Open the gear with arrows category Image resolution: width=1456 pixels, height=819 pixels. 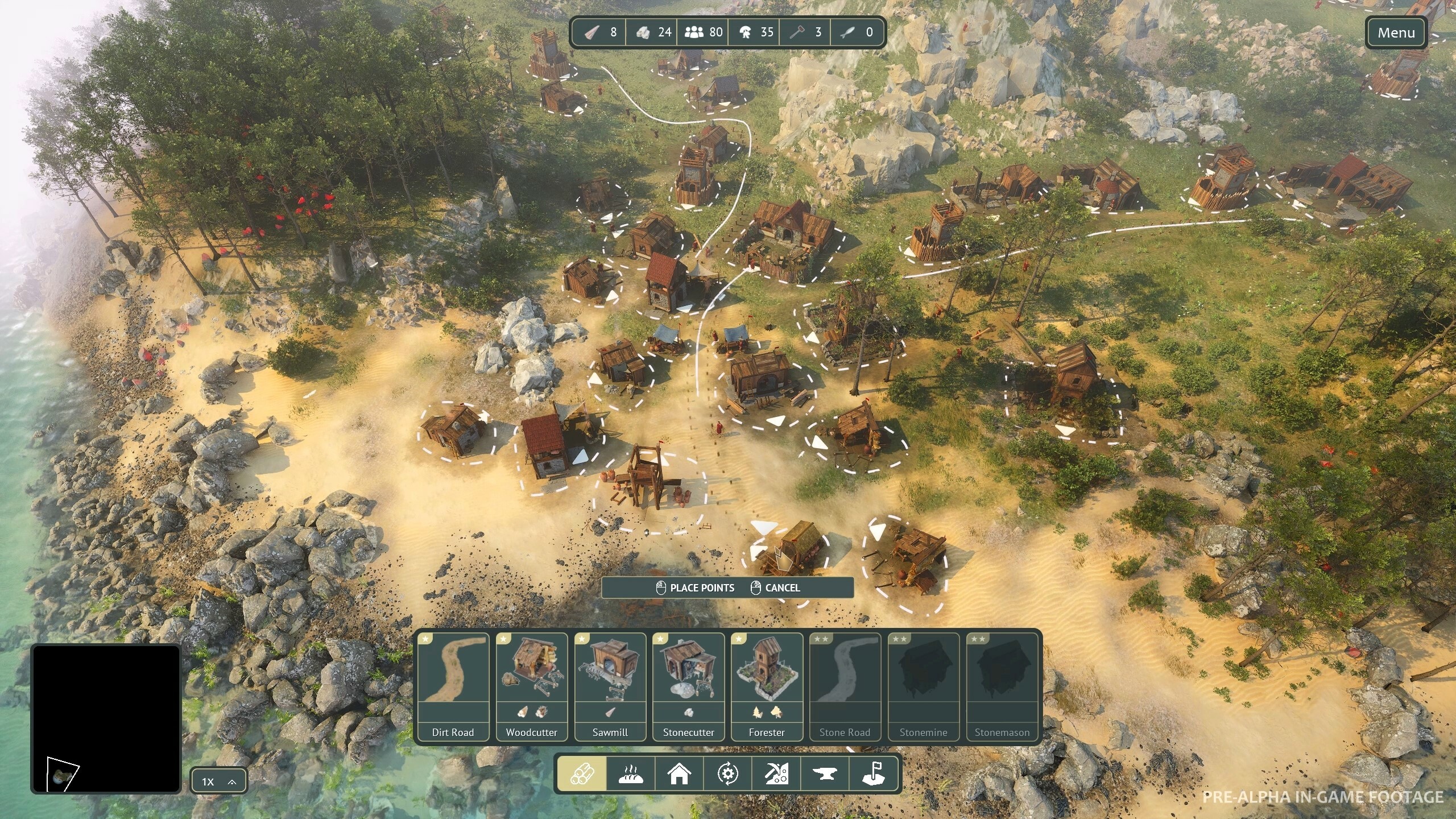[728, 773]
